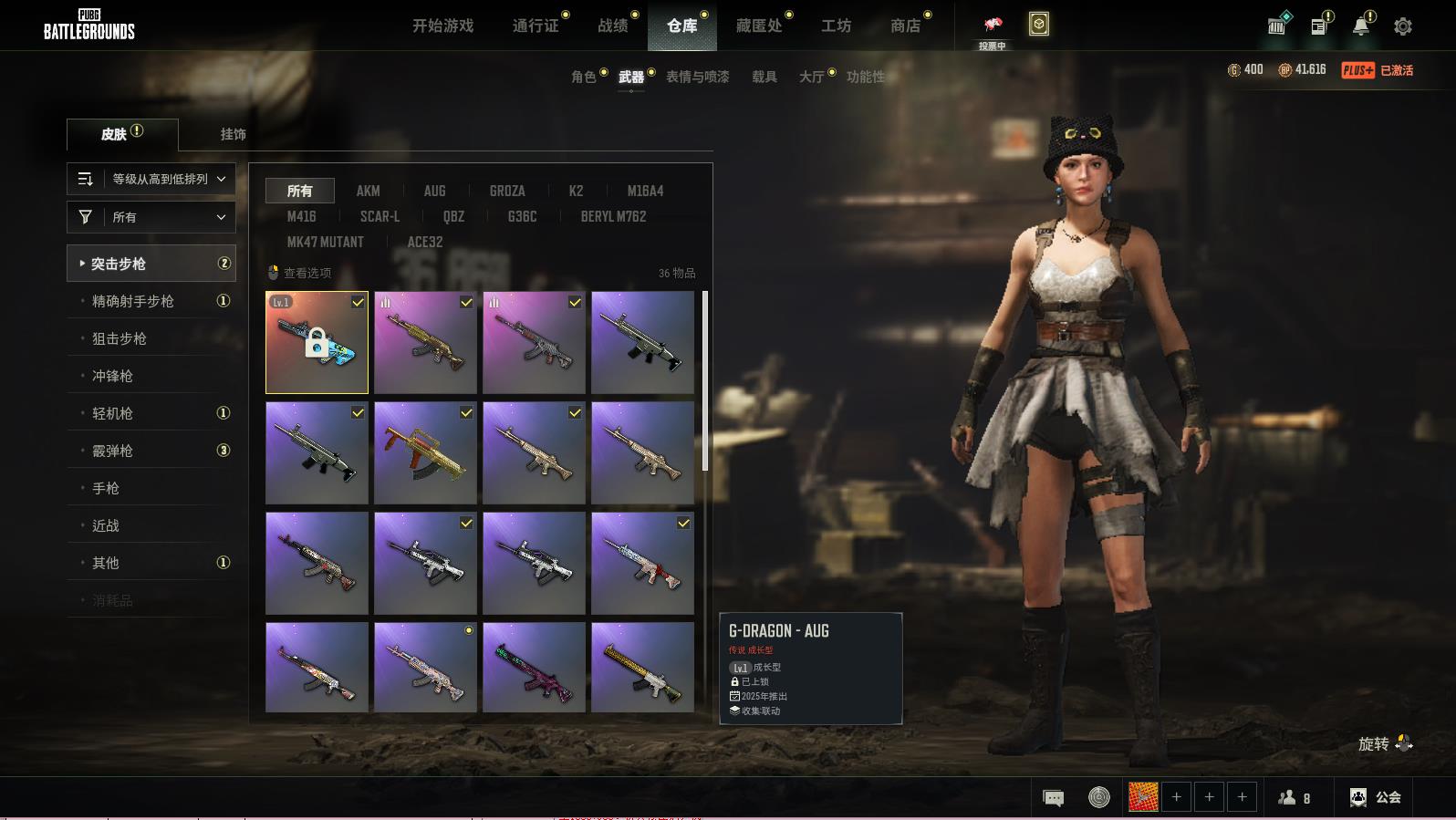Select the 狙击步枪 weapon category
This screenshot has width=1456, height=820.
120,338
